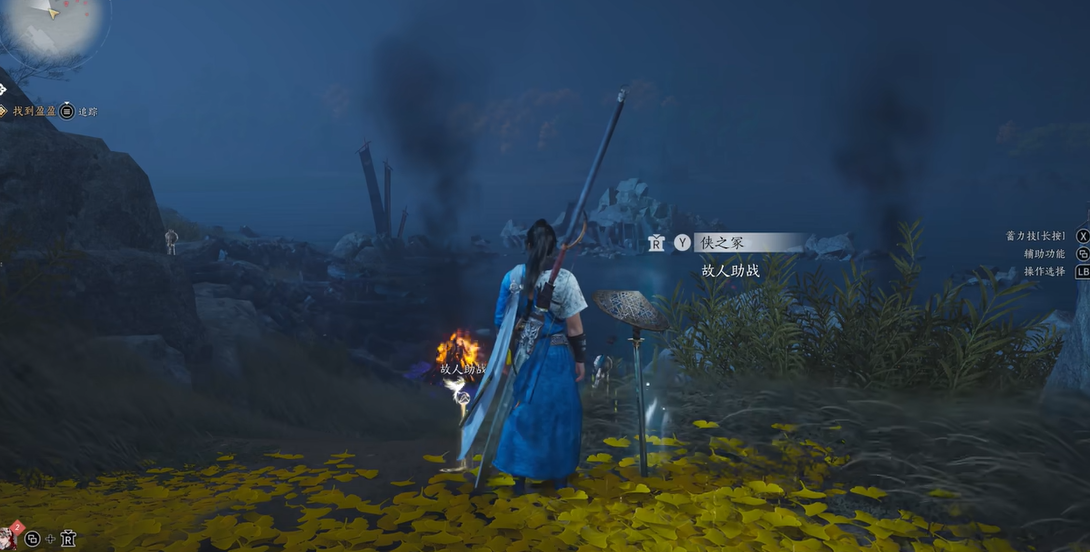Image resolution: width=1090 pixels, height=552 pixels.
Task: Open the character portrait with red badge
Action: [x=8, y=537]
